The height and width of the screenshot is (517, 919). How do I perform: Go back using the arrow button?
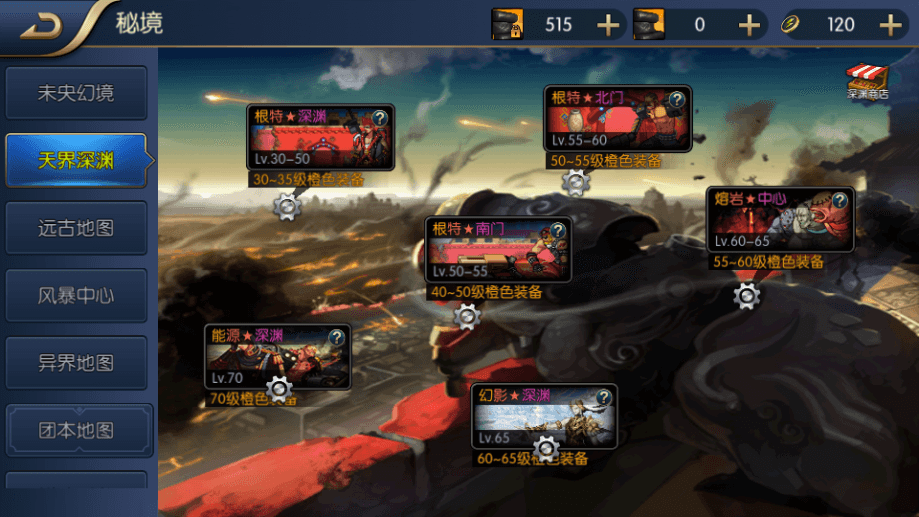point(40,26)
